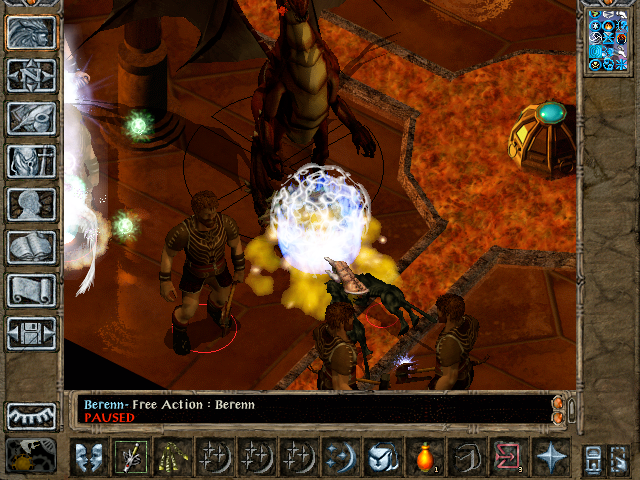The width and height of the screenshot is (640, 480).
Task: Open special abilities with the four-point star button
Action: 550,457
